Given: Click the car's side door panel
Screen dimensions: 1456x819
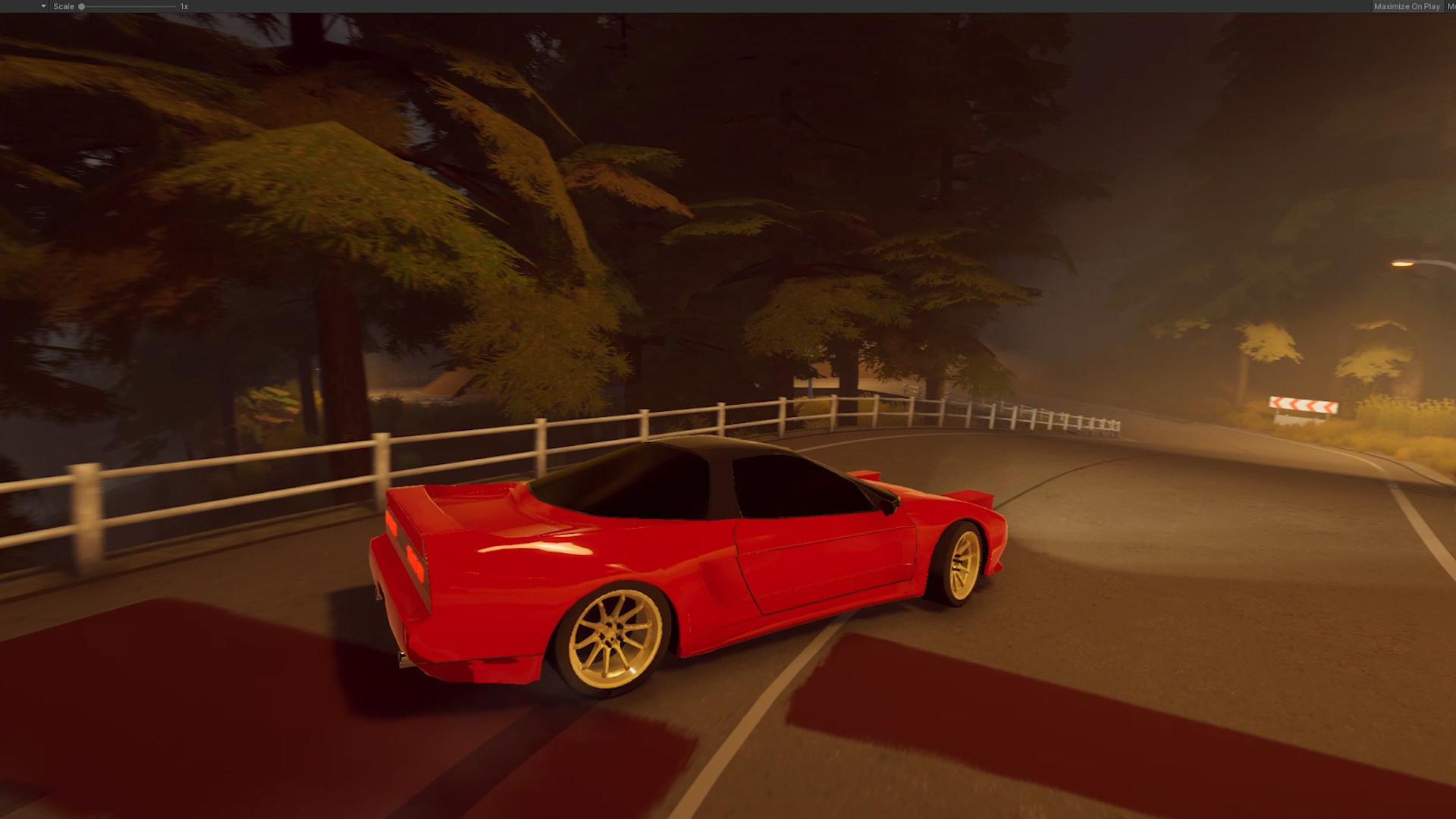Looking at the screenshot, I should [827, 561].
